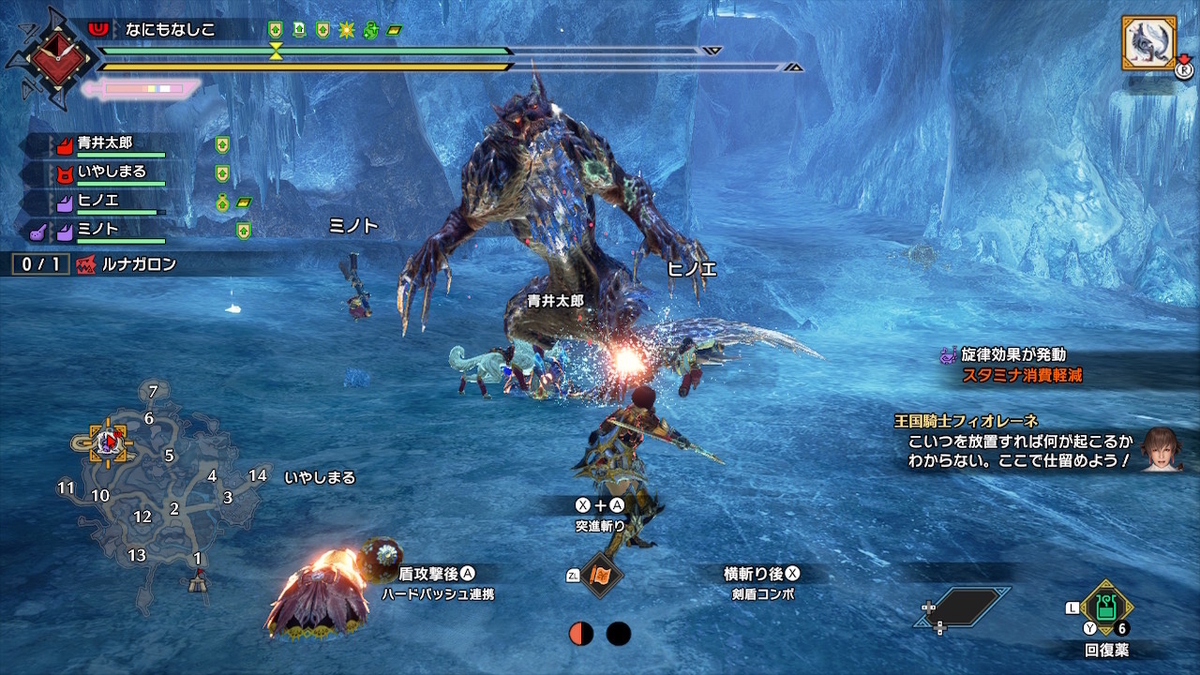Select party member いやしまる in the list

[x=110, y=172]
